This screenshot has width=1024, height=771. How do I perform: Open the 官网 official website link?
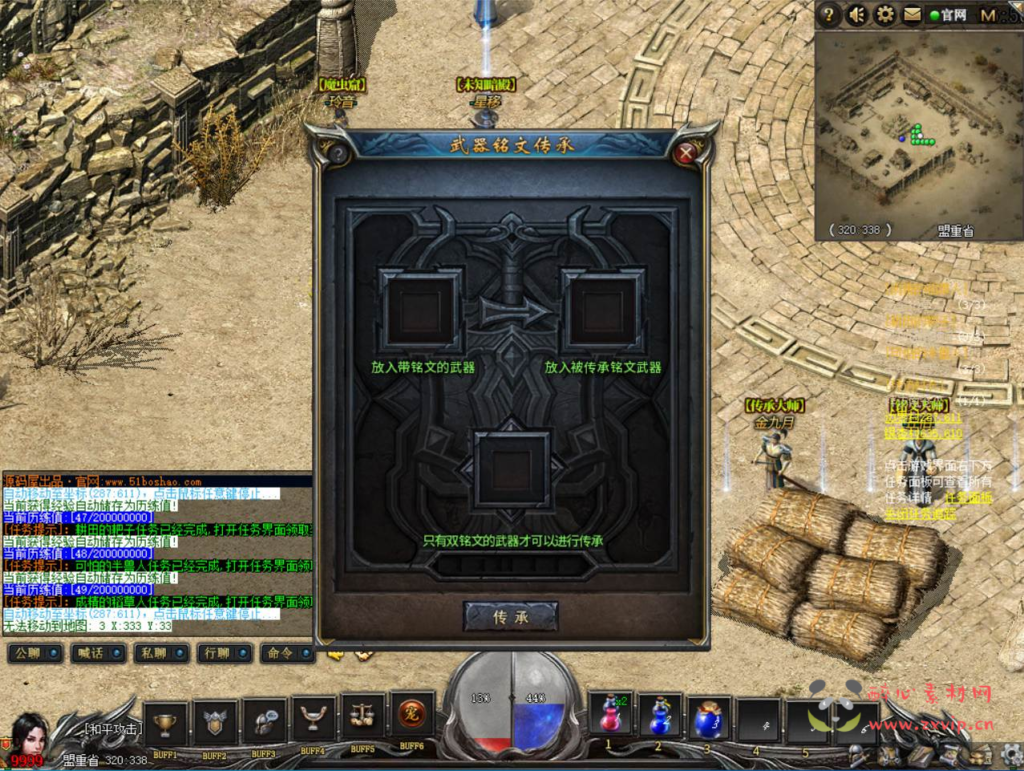tap(948, 15)
